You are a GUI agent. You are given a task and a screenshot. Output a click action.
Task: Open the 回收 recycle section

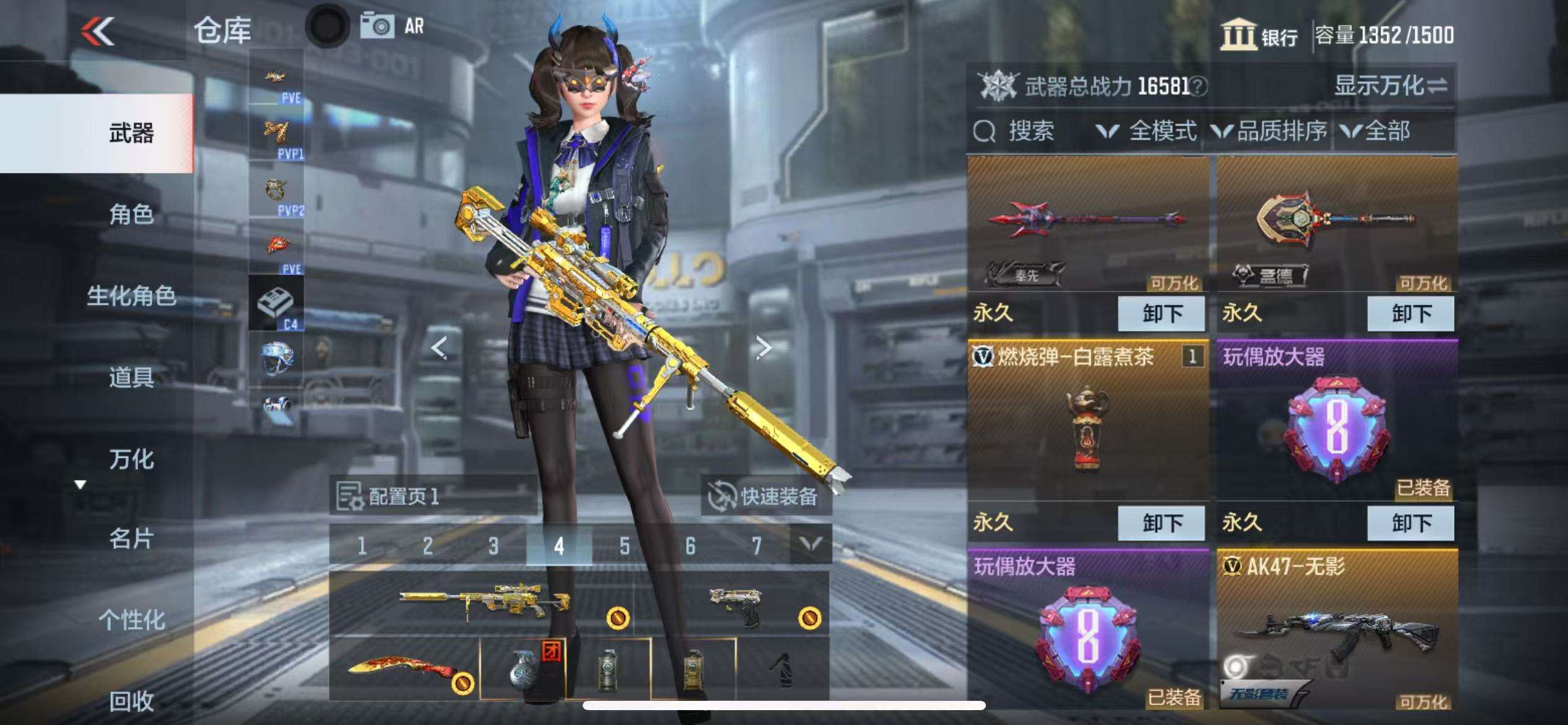[131, 701]
